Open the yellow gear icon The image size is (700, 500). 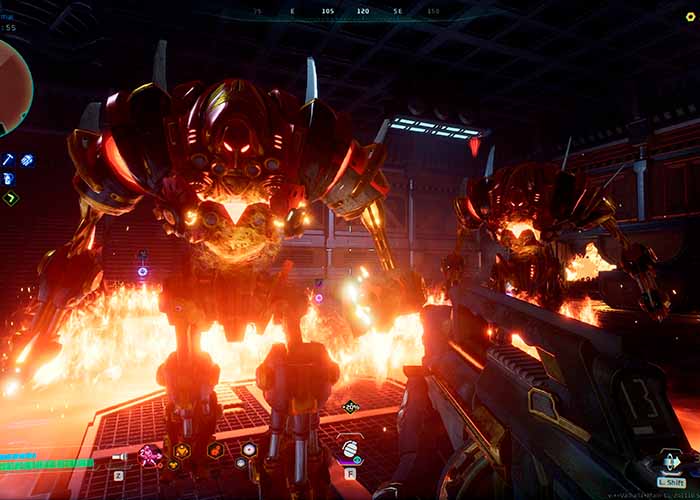click(690, 17)
